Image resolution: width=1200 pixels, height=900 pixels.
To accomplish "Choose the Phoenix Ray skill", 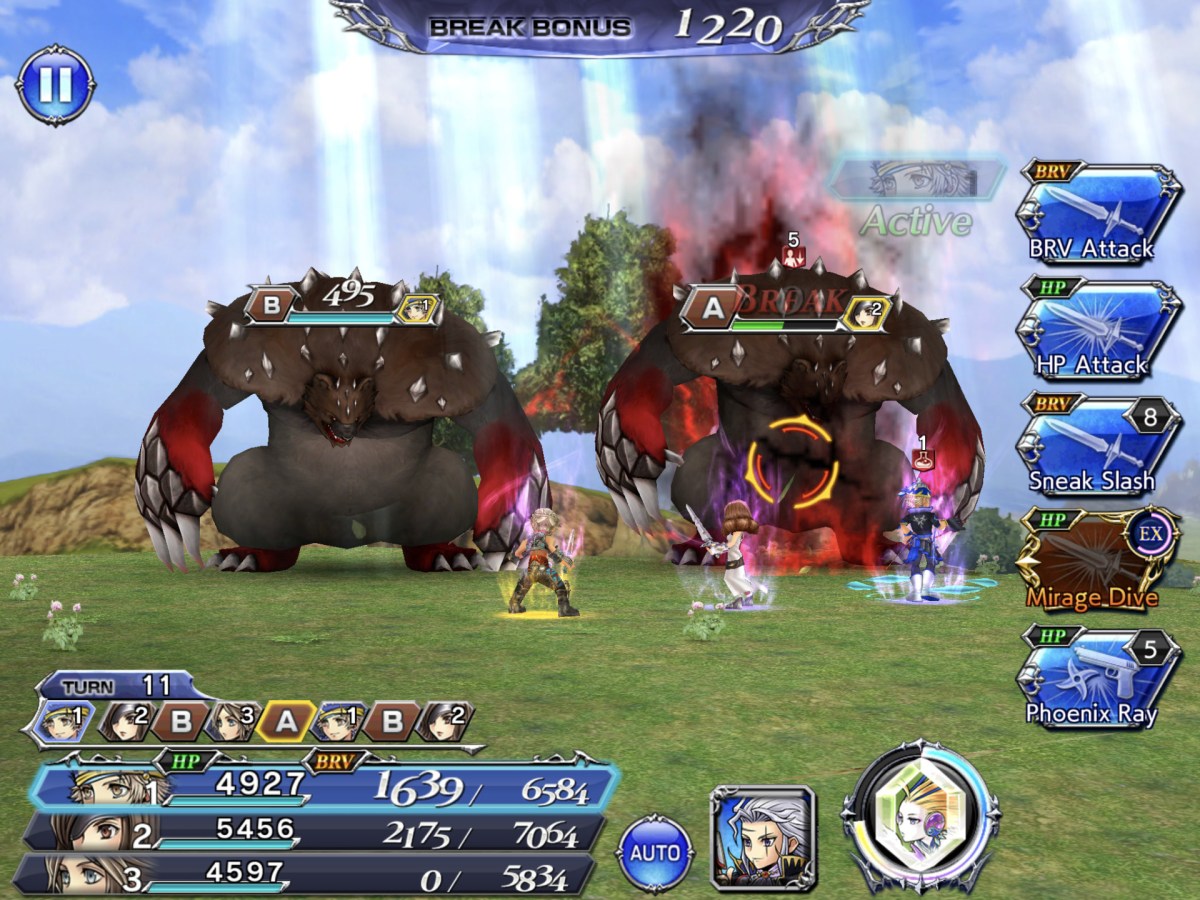I will [1097, 678].
